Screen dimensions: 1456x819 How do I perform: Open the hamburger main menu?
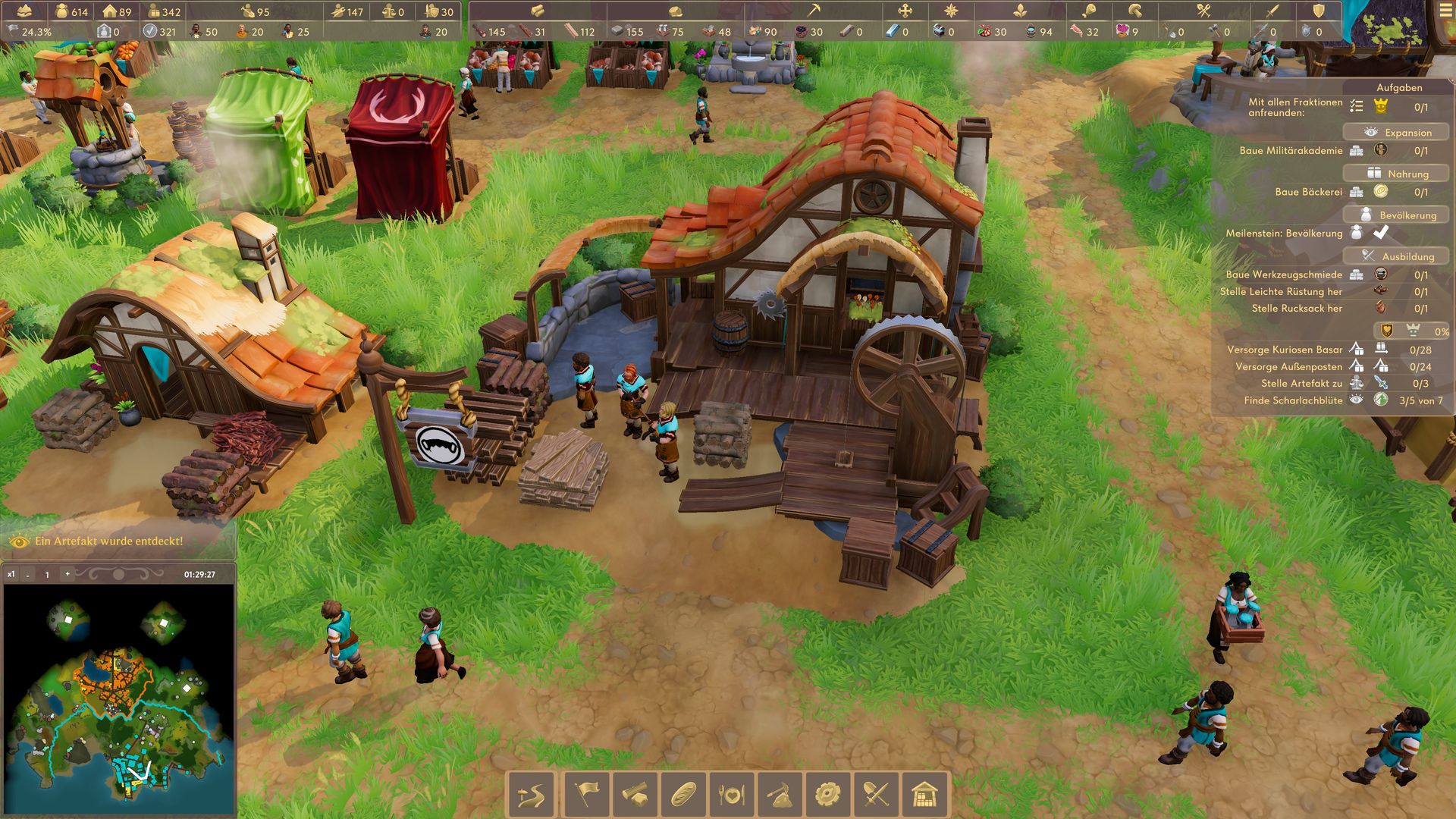click(x=1445, y=11)
